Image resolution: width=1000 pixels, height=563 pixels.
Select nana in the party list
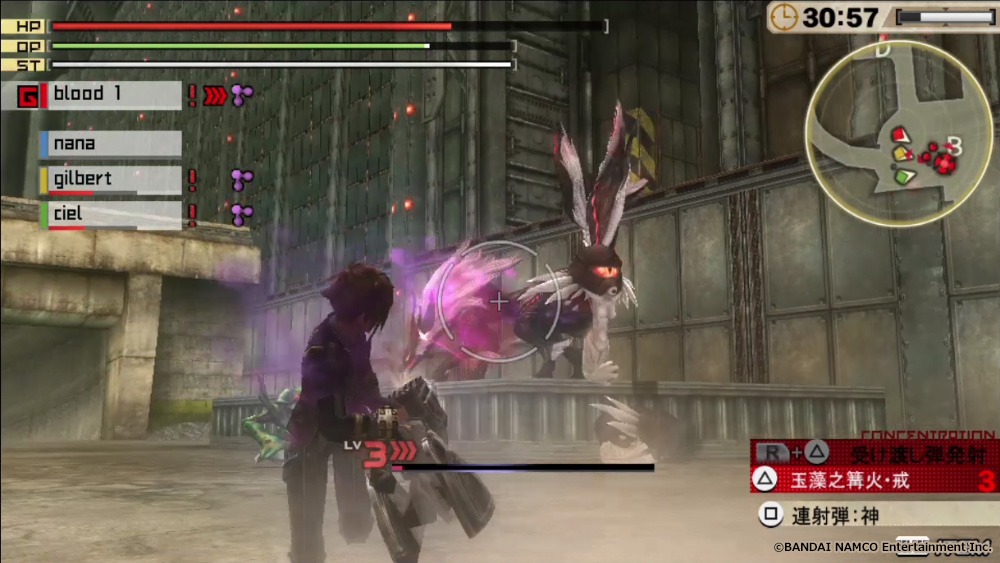pos(110,144)
